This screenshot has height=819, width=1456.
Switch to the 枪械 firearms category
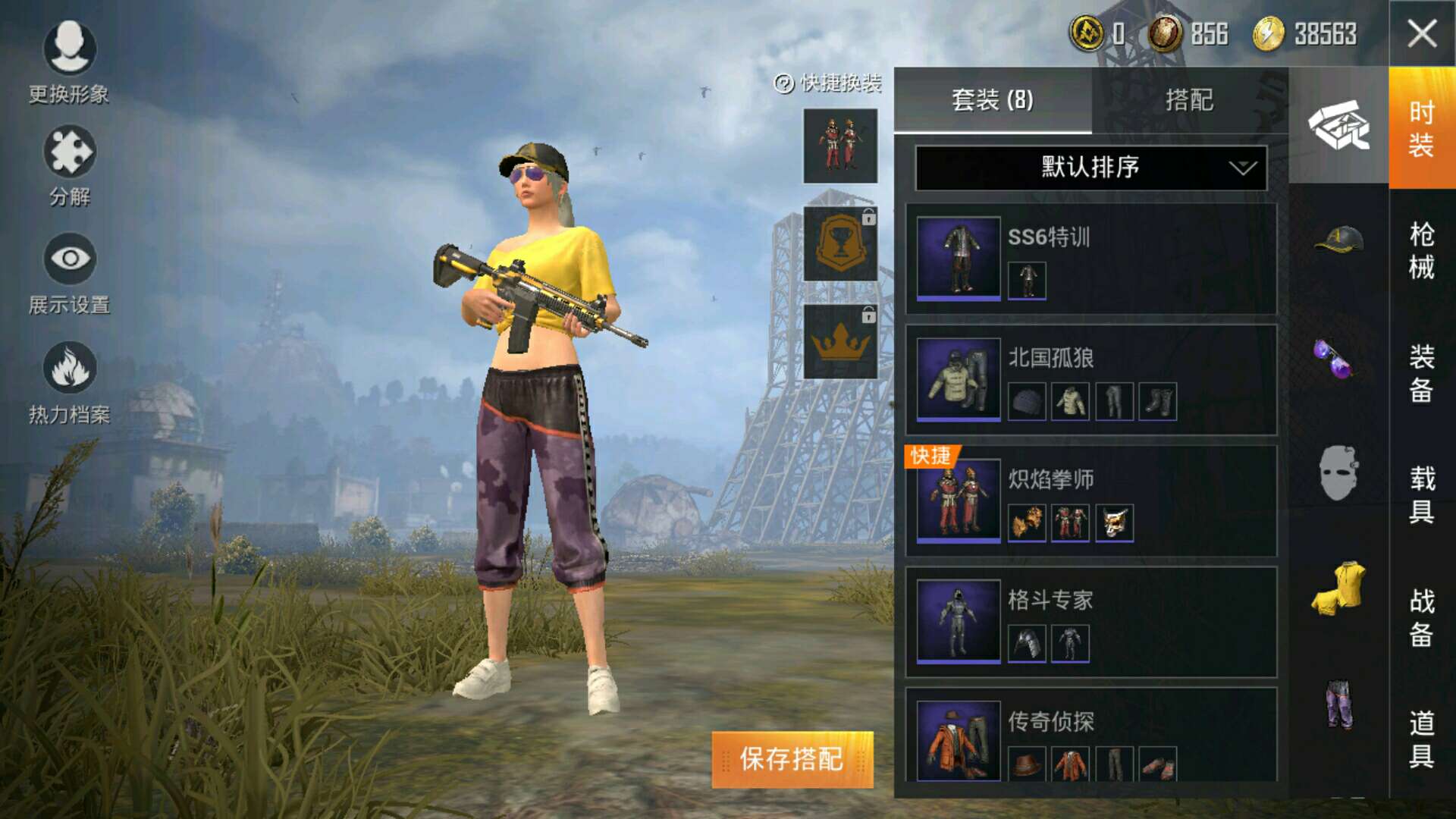point(1421,251)
